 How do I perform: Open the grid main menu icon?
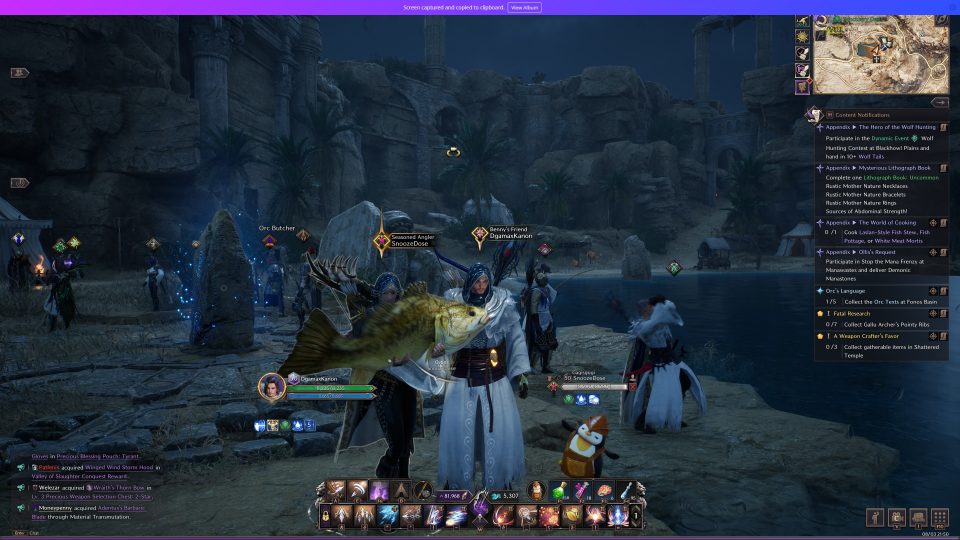pyautogui.click(x=939, y=517)
